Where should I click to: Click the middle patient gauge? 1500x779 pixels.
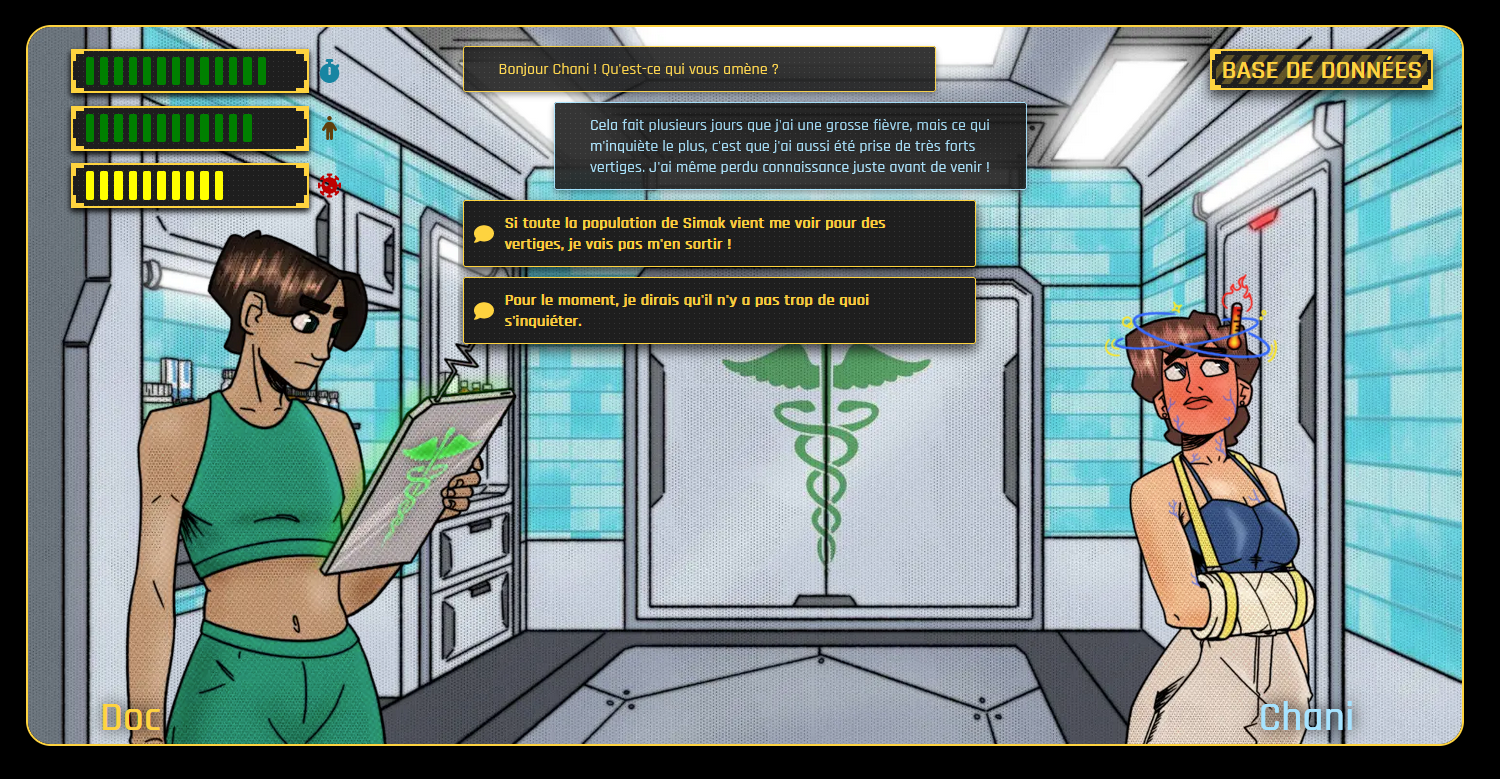point(188,129)
